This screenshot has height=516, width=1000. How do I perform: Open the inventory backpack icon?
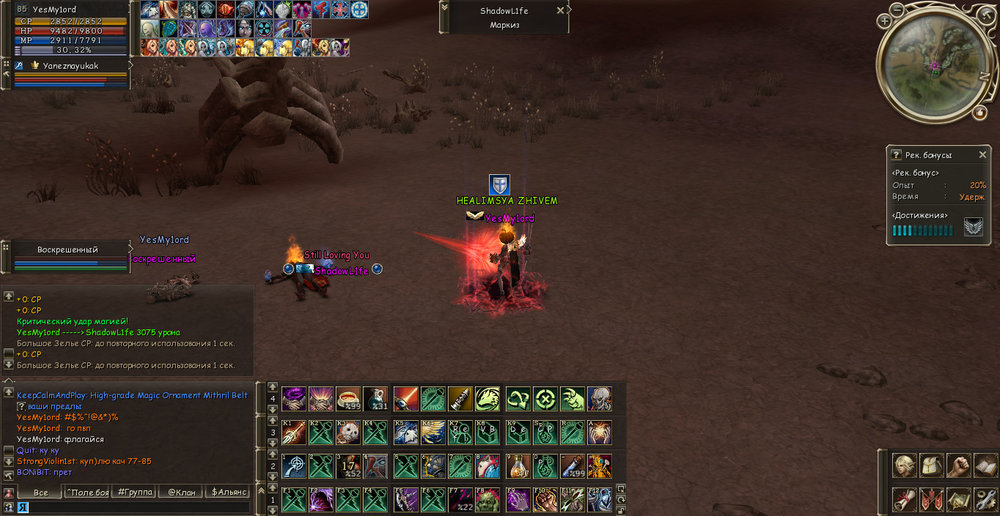pyautogui.click(x=932, y=466)
